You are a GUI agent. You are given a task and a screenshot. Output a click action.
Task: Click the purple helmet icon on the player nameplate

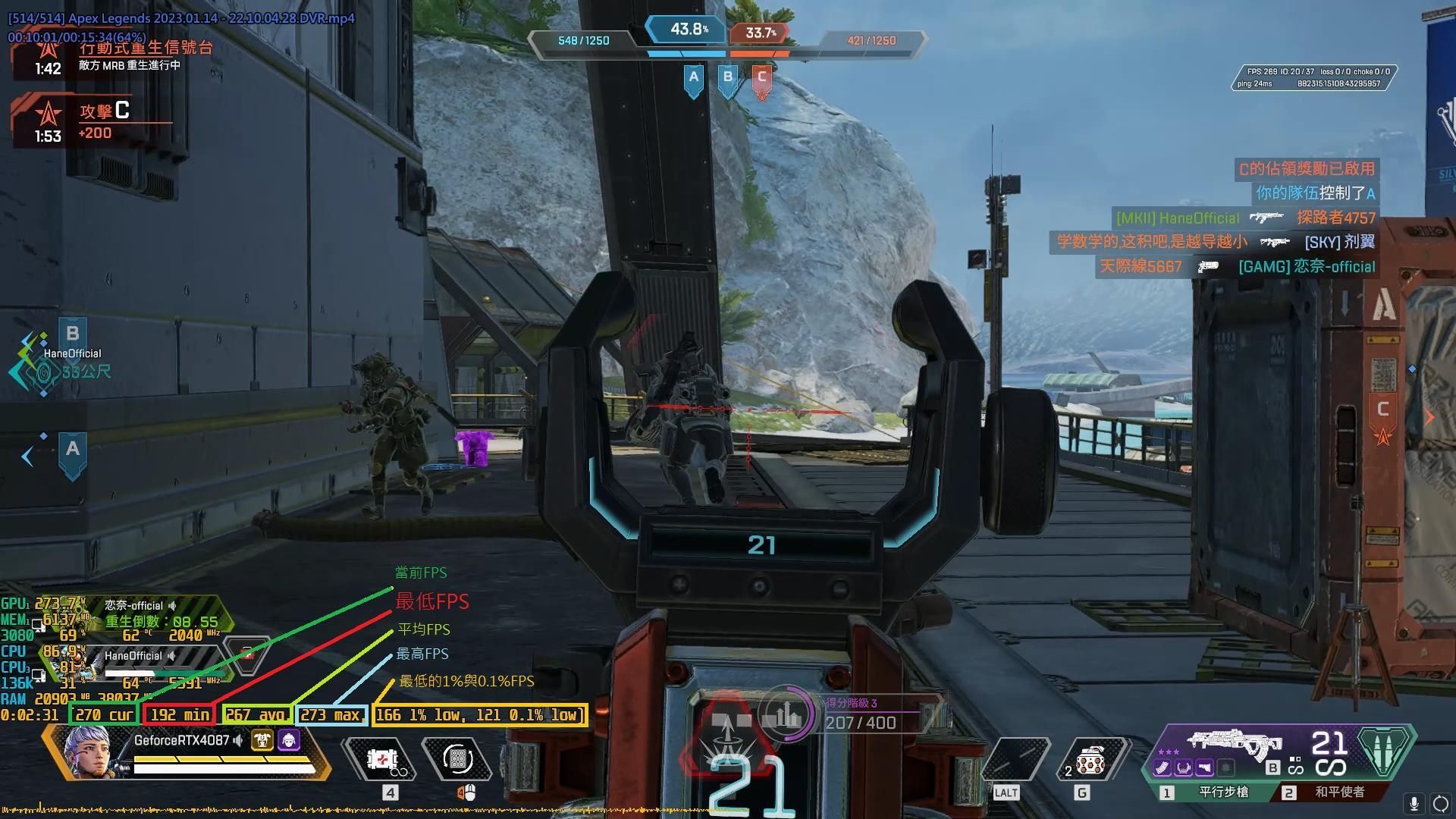tap(289, 740)
